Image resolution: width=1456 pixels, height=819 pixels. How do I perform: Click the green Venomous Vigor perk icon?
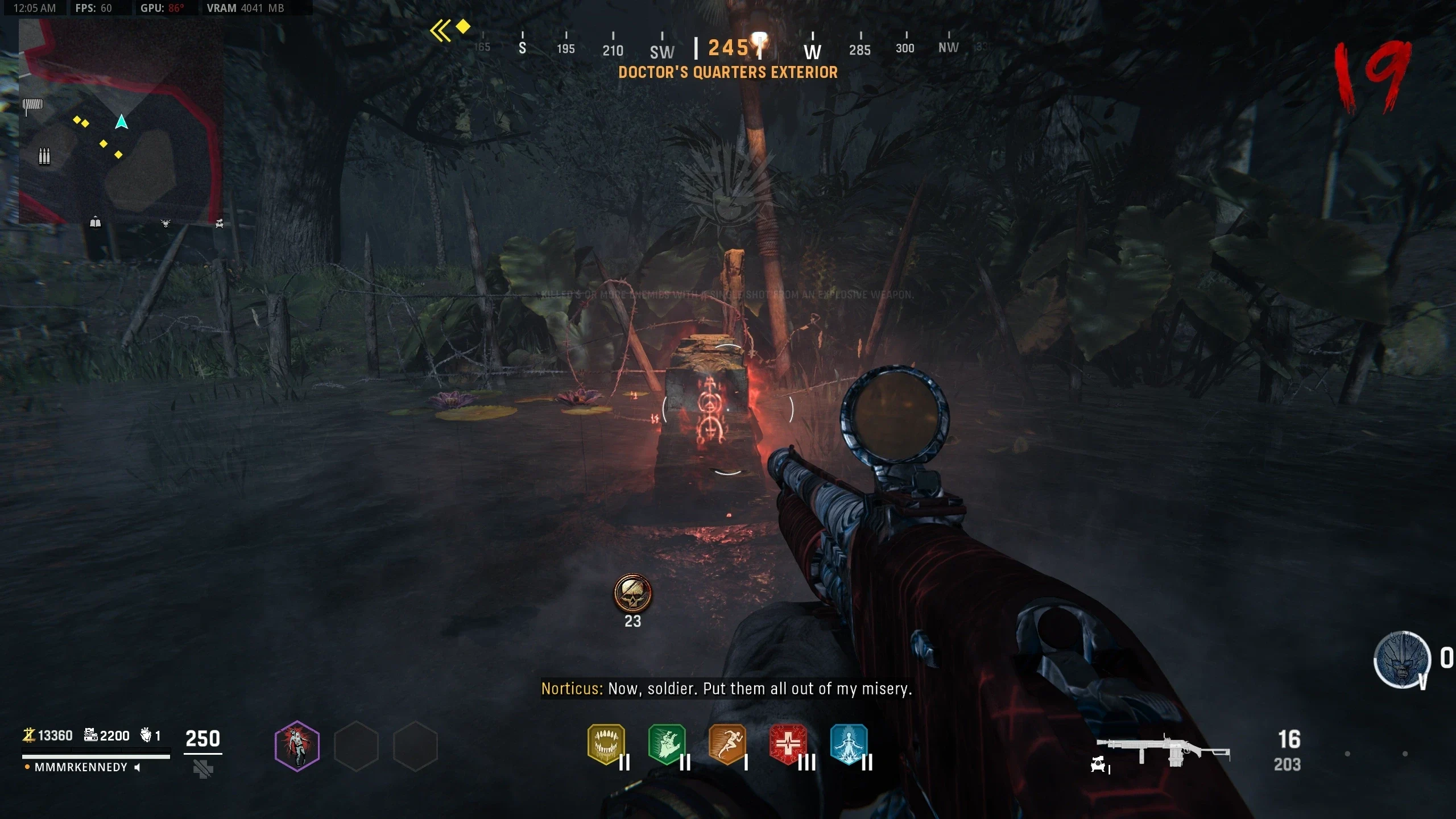(667, 744)
